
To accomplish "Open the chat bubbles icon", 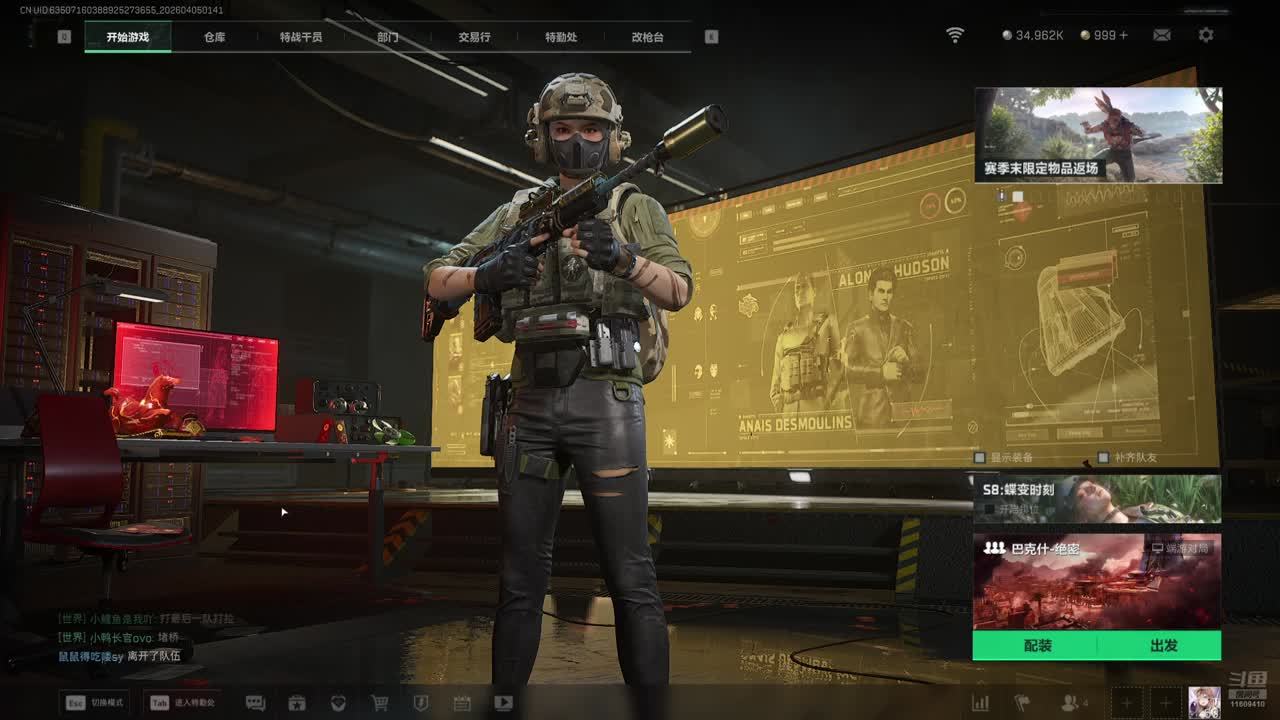I will (x=255, y=703).
